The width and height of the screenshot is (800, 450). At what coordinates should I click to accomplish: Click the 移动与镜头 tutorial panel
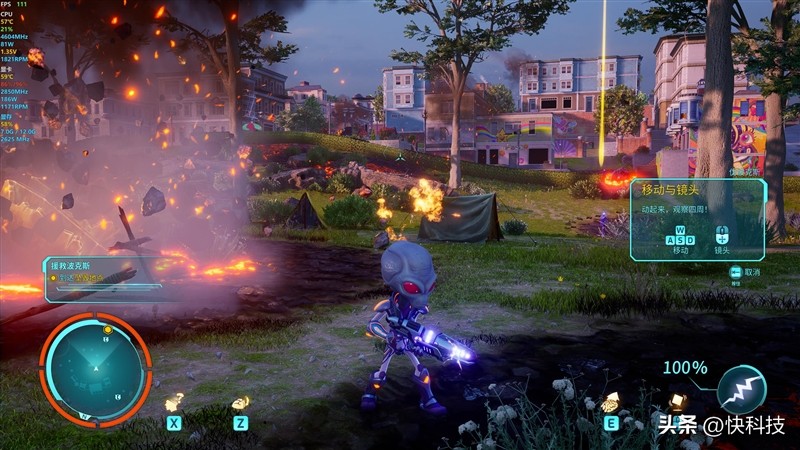point(697,220)
